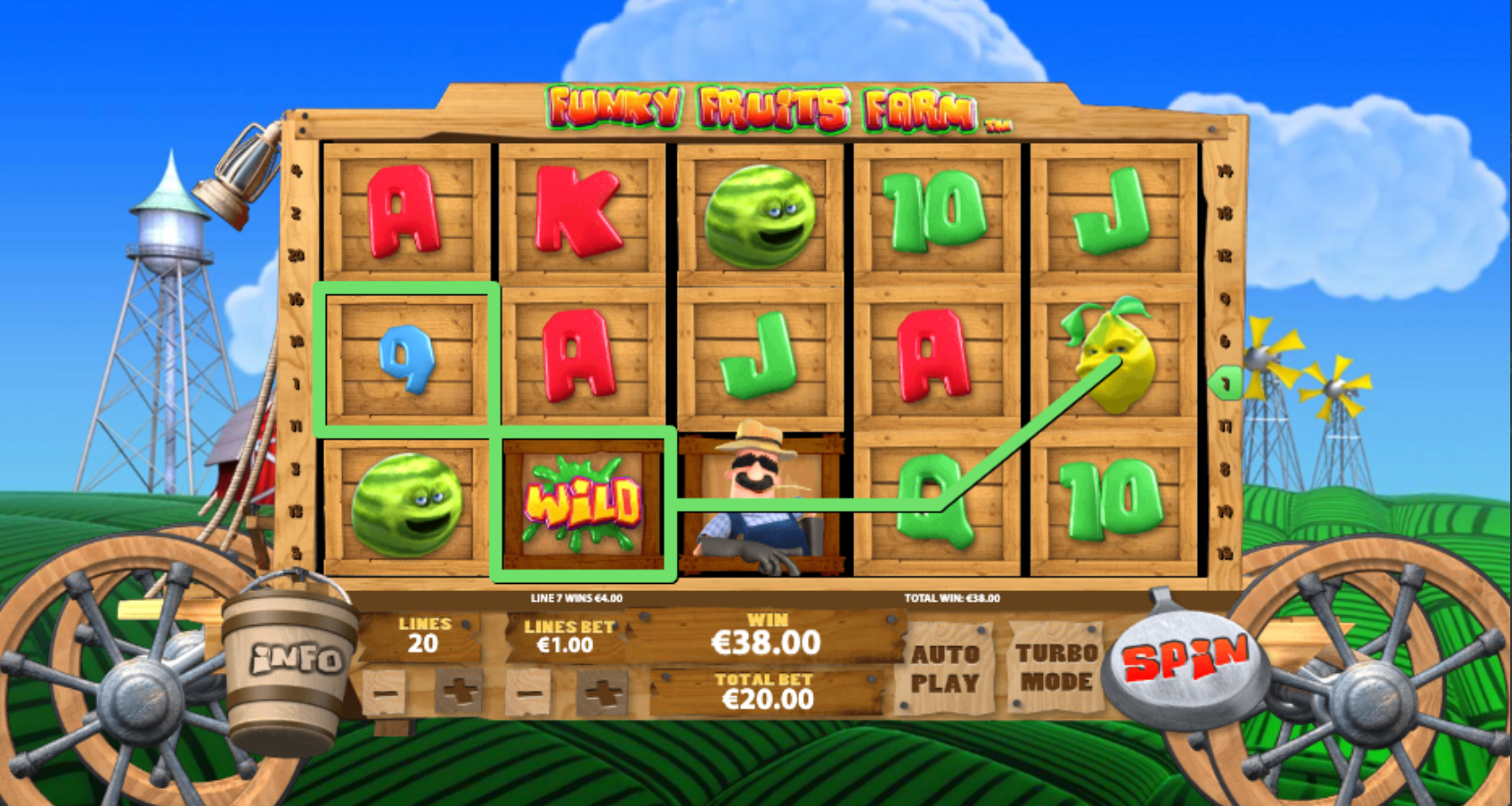This screenshot has height=806, width=1512.
Task: Select the green payline 1 marker
Action: pos(1226,383)
